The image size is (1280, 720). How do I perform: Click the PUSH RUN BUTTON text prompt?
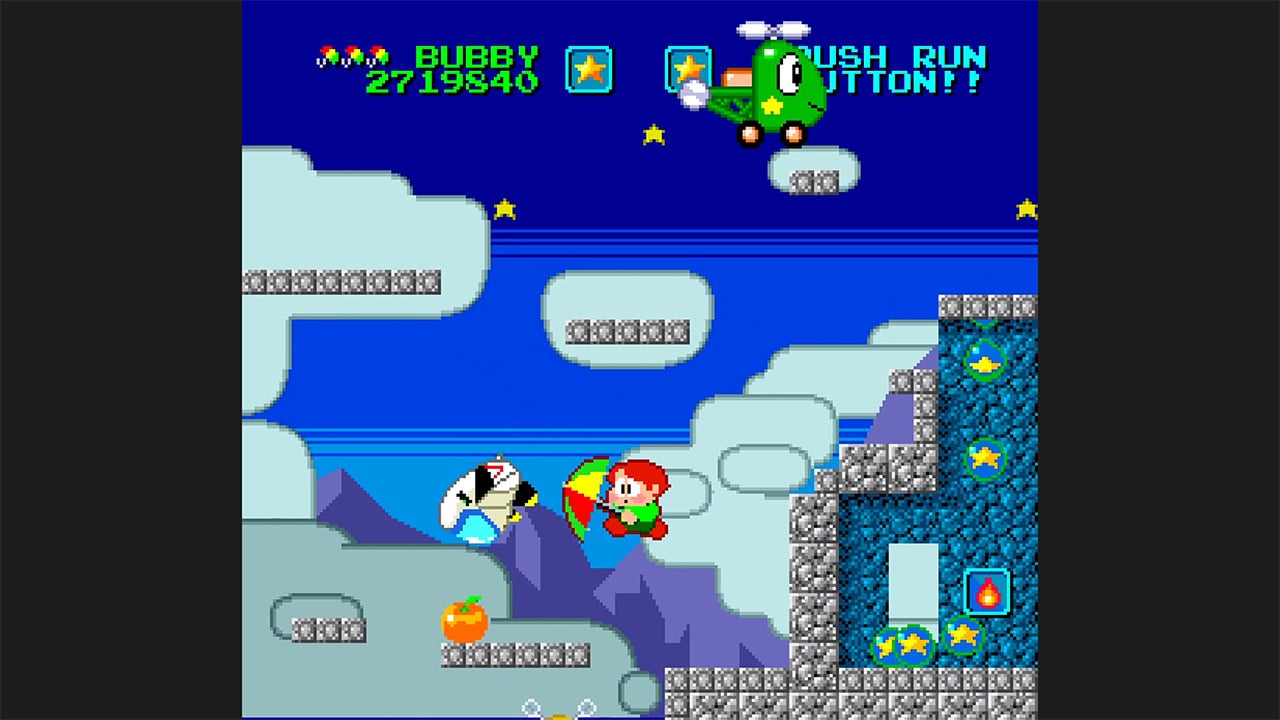point(897,63)
